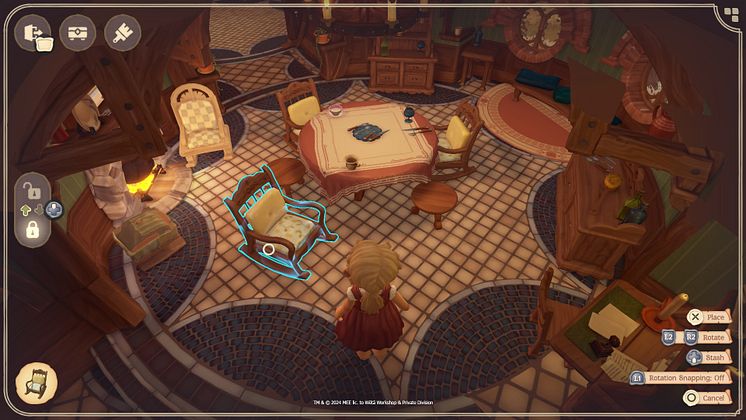This screenshot has height=420, width=746.
Task: Click the rocking chair item badge
Action: click(x=37, y=383)
